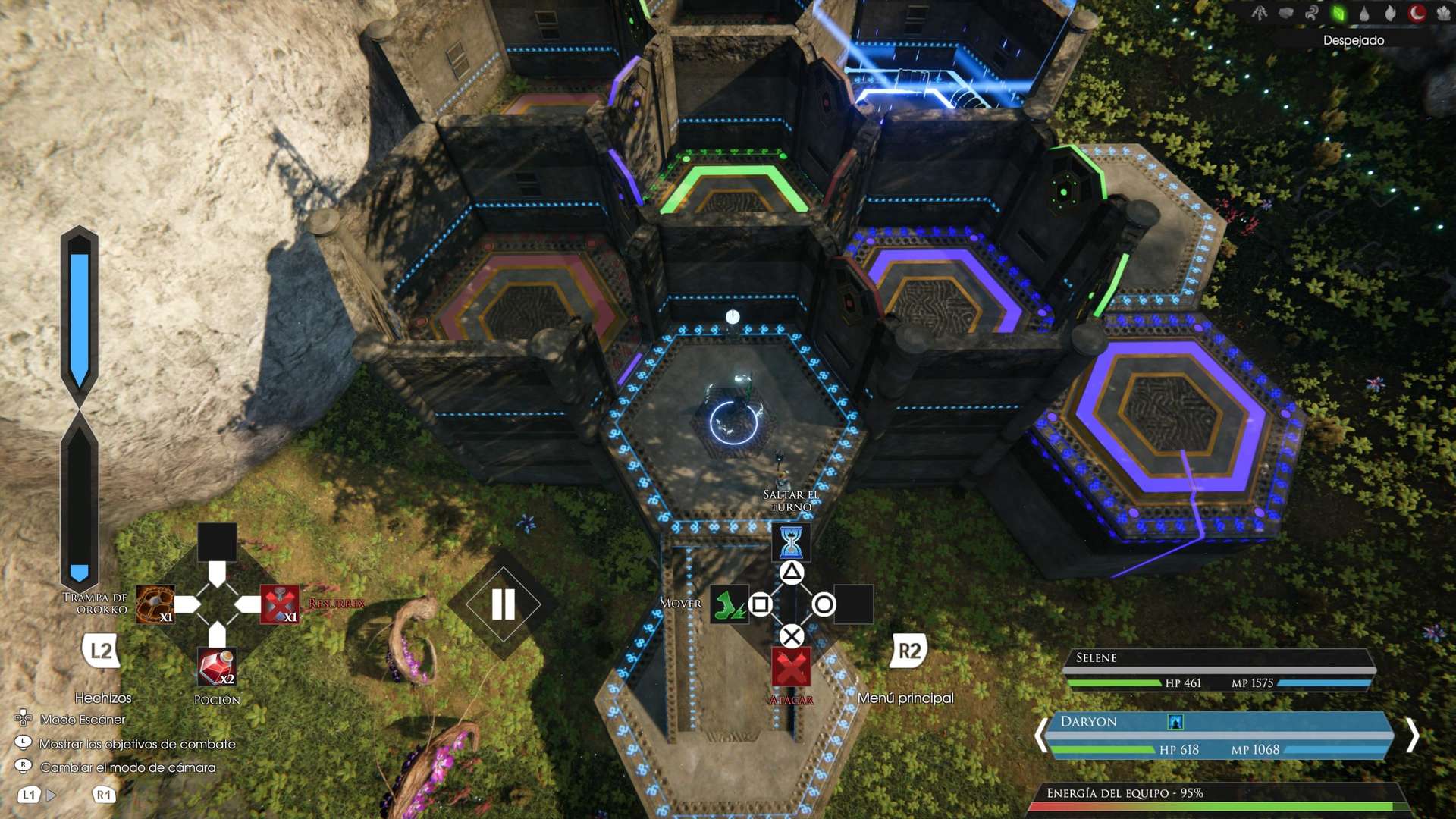Select the Trampa de Orokko item
Image resolution: width=1456 pixels, height=819 pixels.
click(155, 604)
